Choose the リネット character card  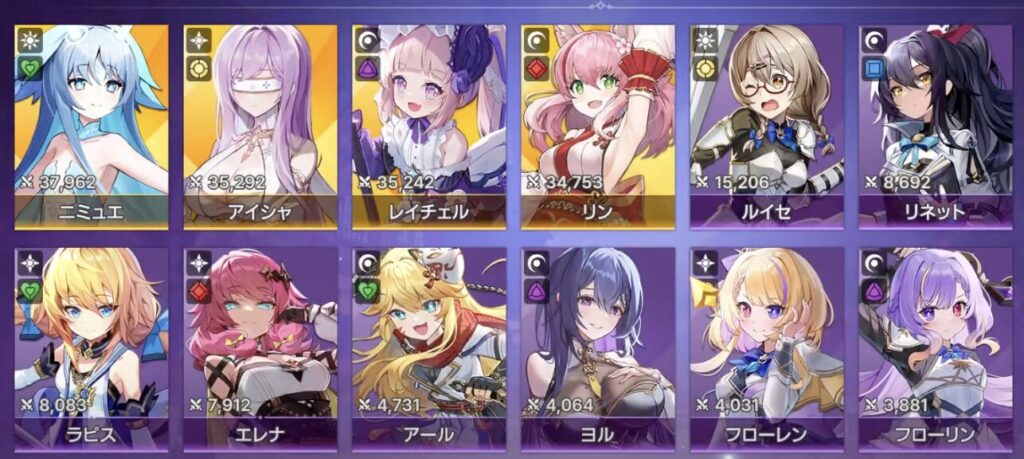click(935, 125)
